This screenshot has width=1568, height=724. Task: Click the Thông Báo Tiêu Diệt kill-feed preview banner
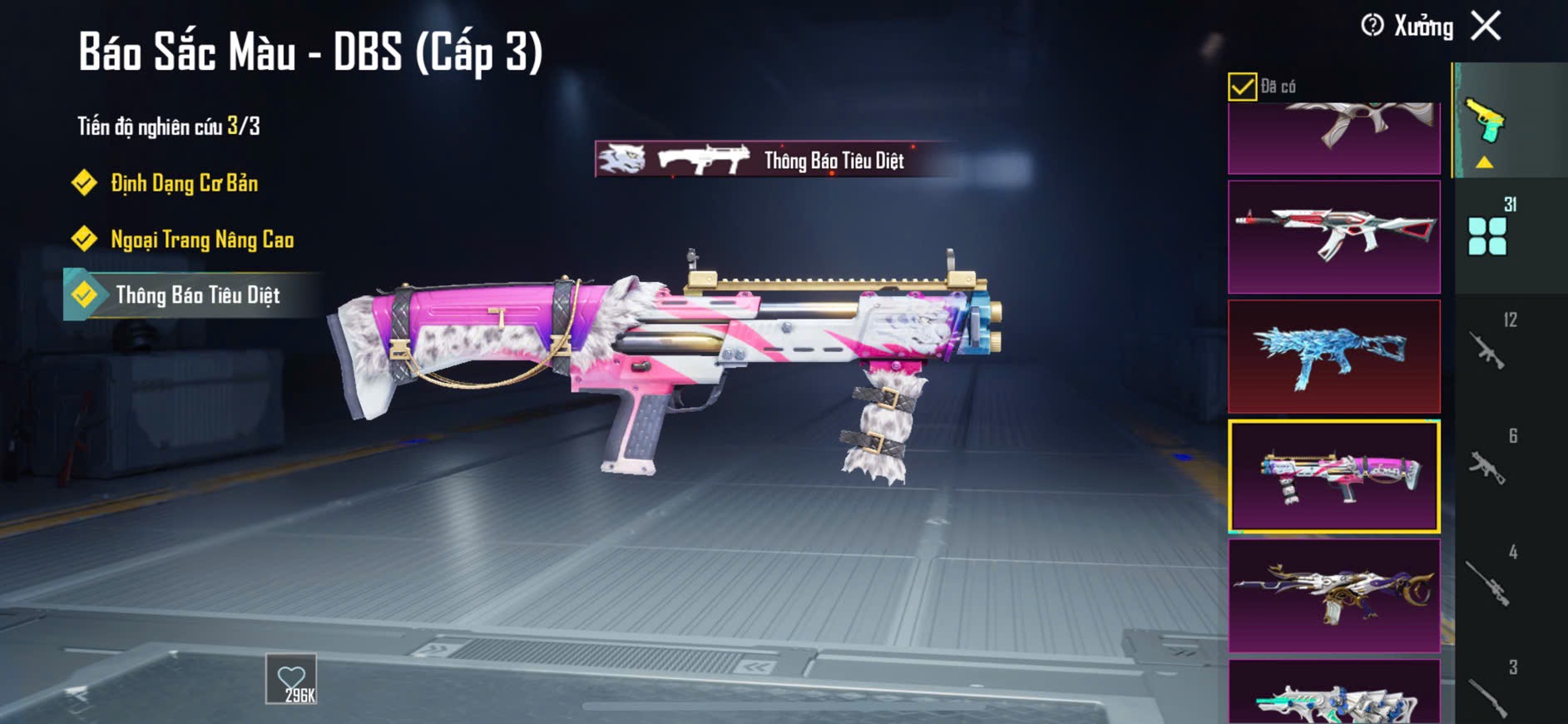click(x=775, y=160)
